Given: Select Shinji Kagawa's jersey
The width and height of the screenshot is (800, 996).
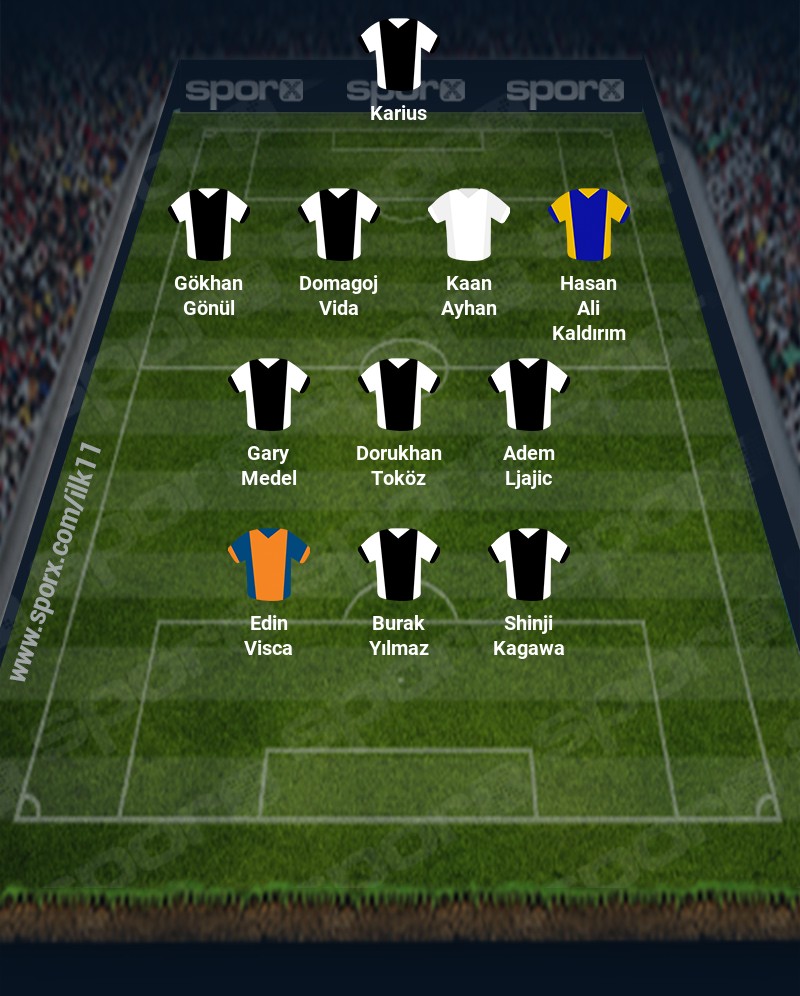Looking at the screenshot, I should [529, 564].
